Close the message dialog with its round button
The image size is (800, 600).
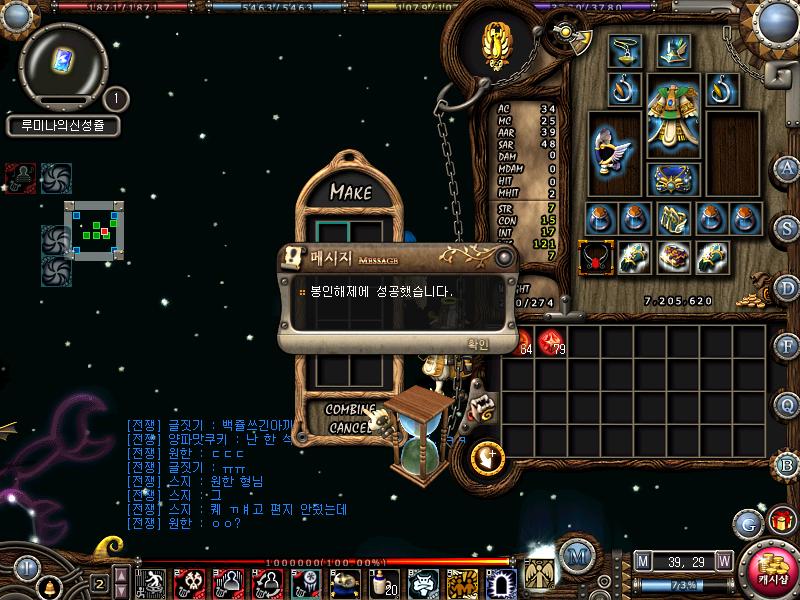[504, 258]
